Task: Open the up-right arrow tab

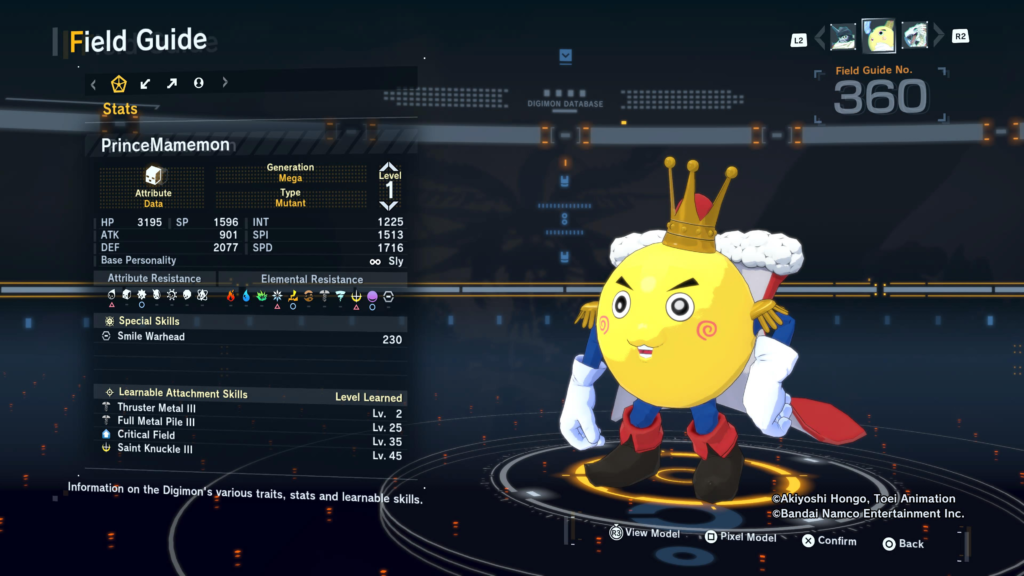Action: (172, 83)
